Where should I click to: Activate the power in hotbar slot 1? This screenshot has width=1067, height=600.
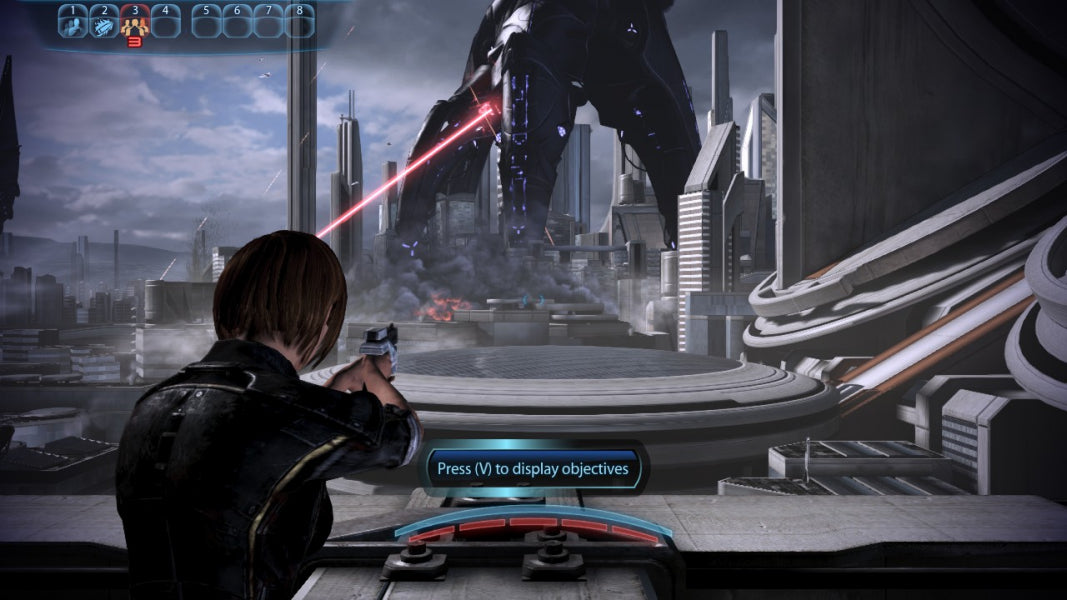coord(72,22)
